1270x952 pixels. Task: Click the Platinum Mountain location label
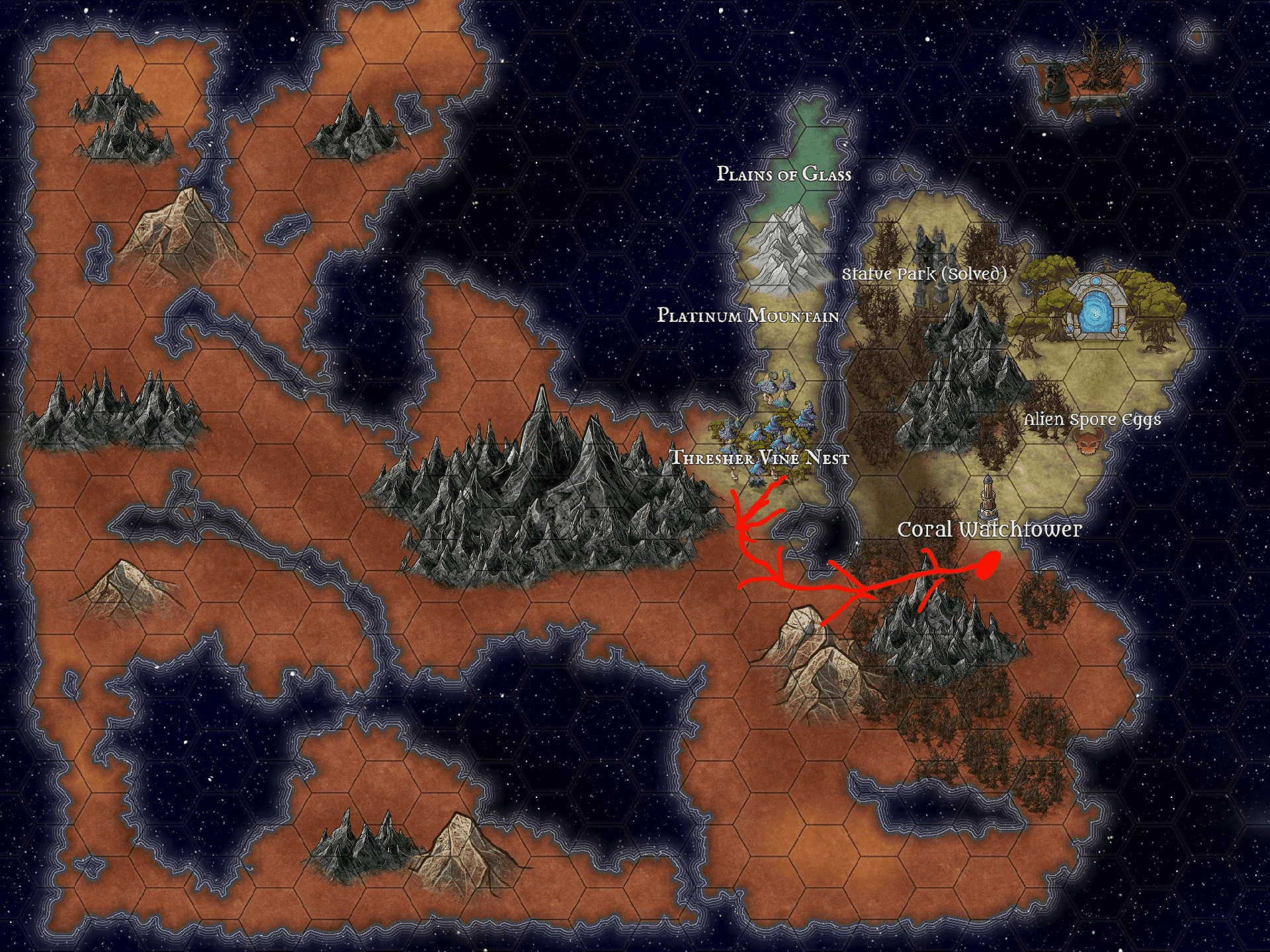pos(747,315)
